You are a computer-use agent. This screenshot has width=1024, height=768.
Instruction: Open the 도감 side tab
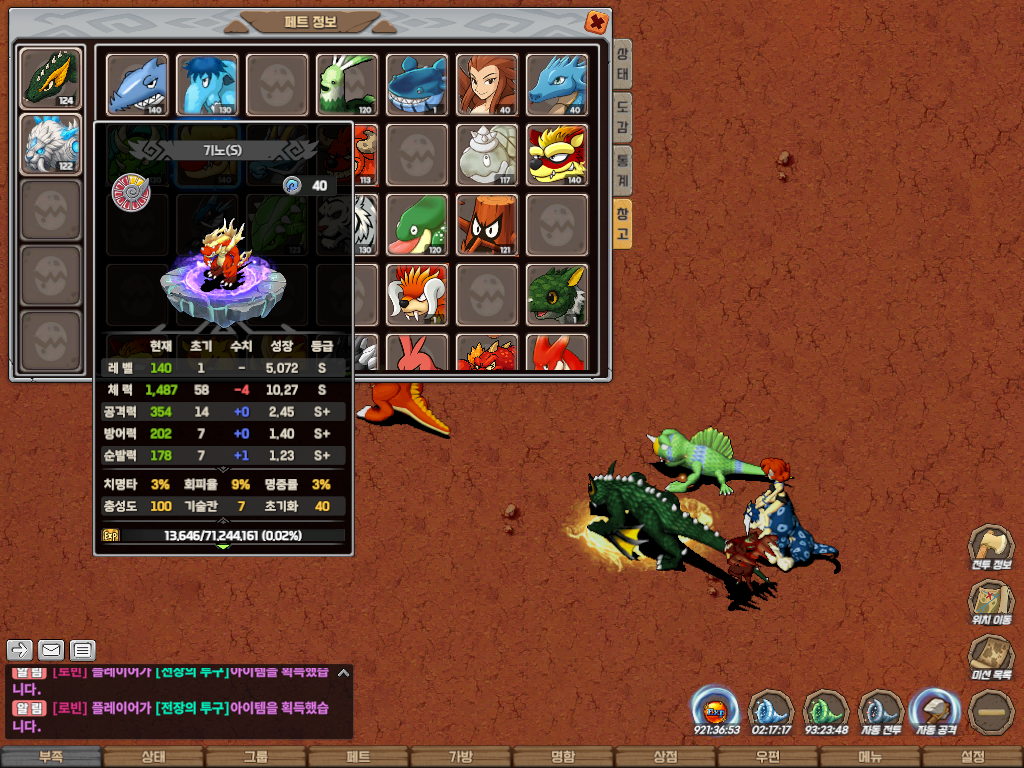pyautogui.click(x=622, y=117)
